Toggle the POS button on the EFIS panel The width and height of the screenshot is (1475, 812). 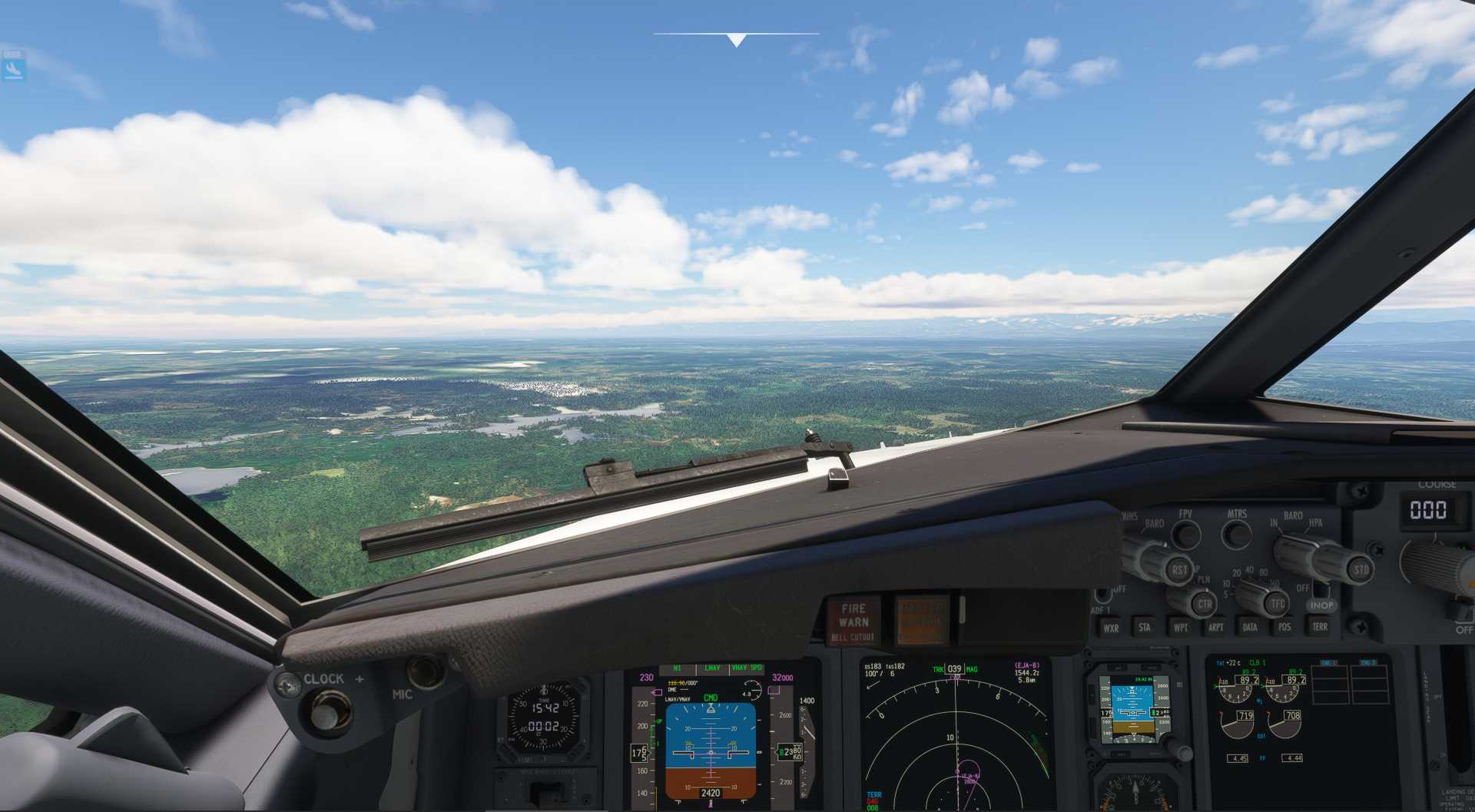coord(1284,627)
